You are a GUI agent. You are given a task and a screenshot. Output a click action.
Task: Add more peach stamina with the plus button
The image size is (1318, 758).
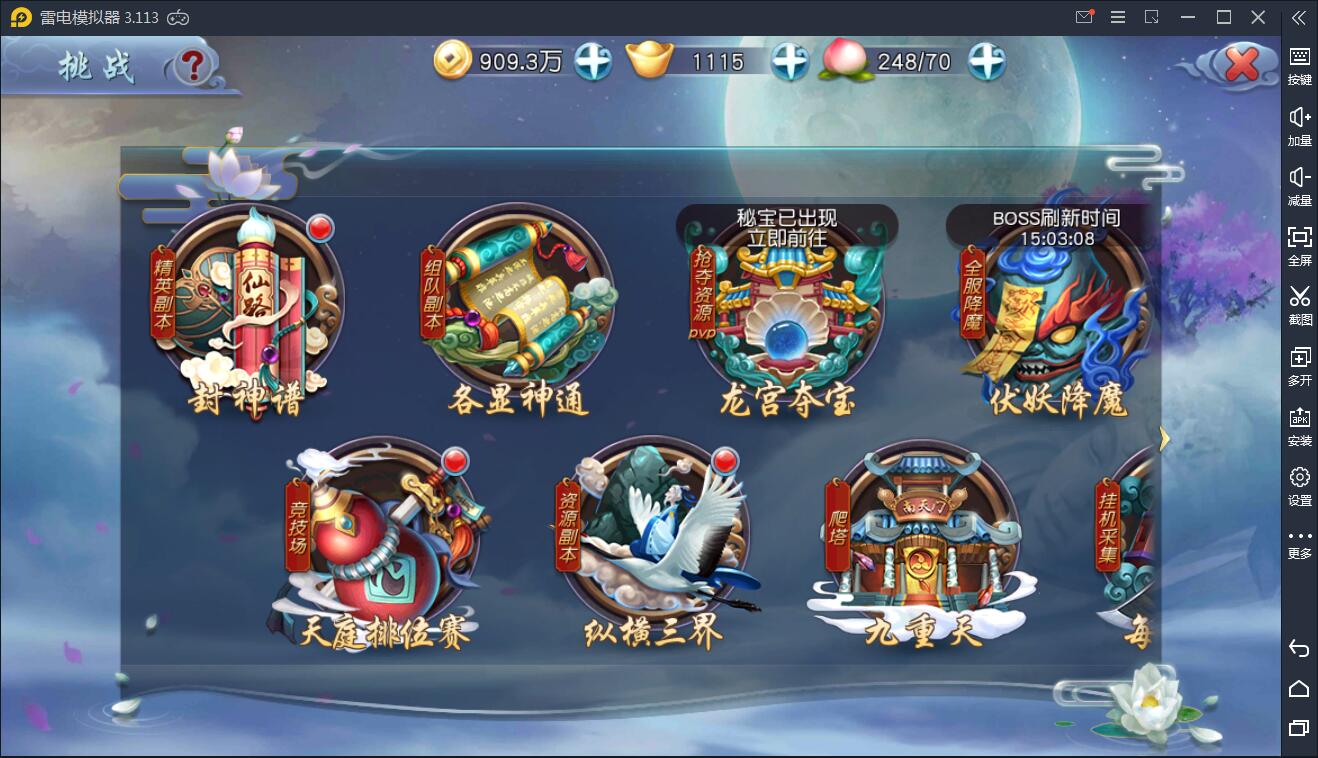click(x=986, y=62)
